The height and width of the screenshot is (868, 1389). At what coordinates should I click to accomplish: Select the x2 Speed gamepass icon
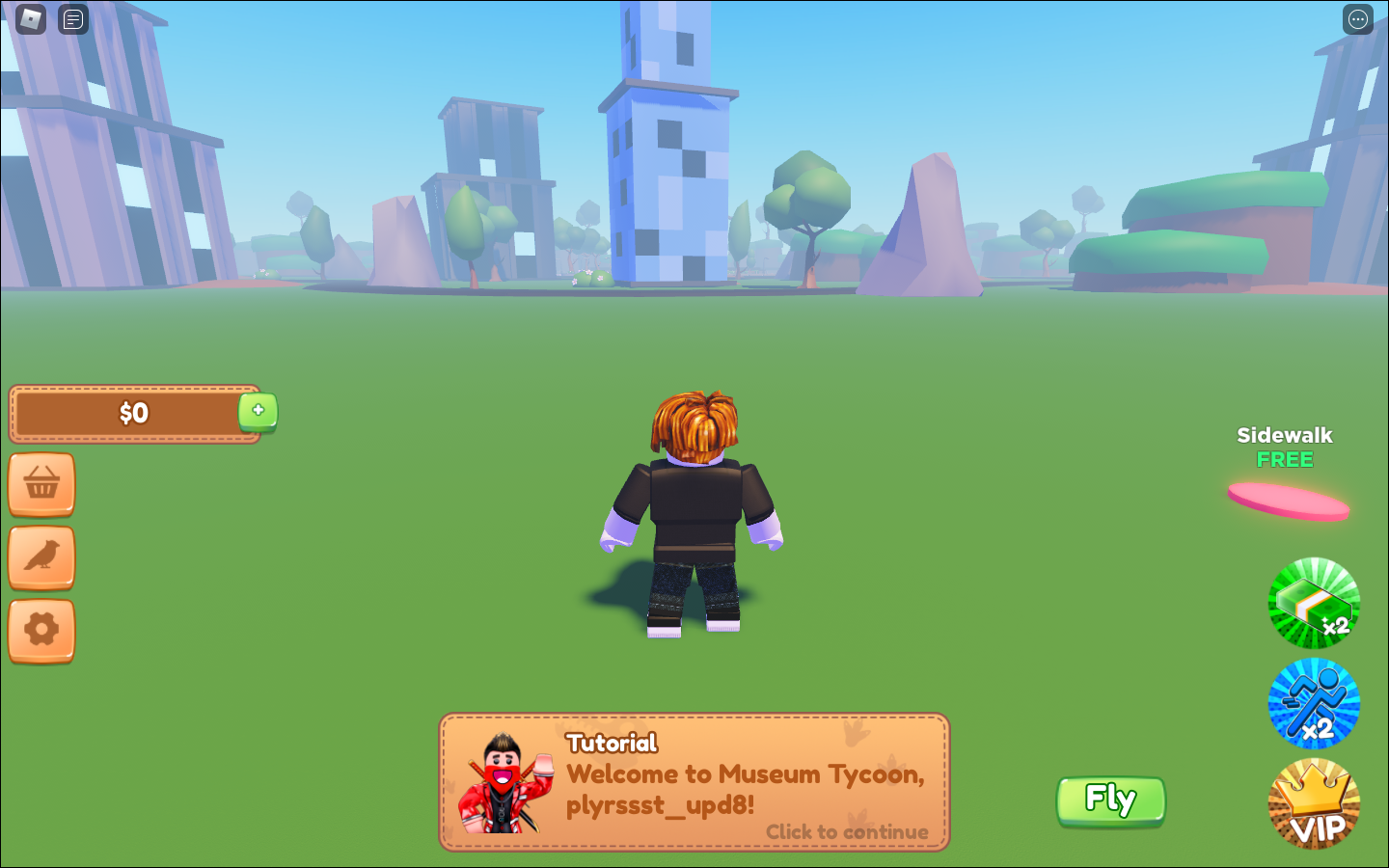click(x=1314, y=702)
